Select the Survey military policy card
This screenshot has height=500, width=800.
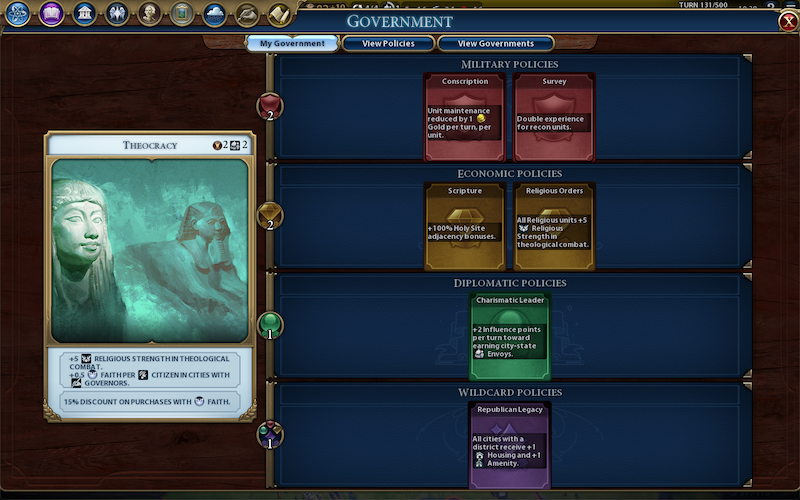coord(554,116)
